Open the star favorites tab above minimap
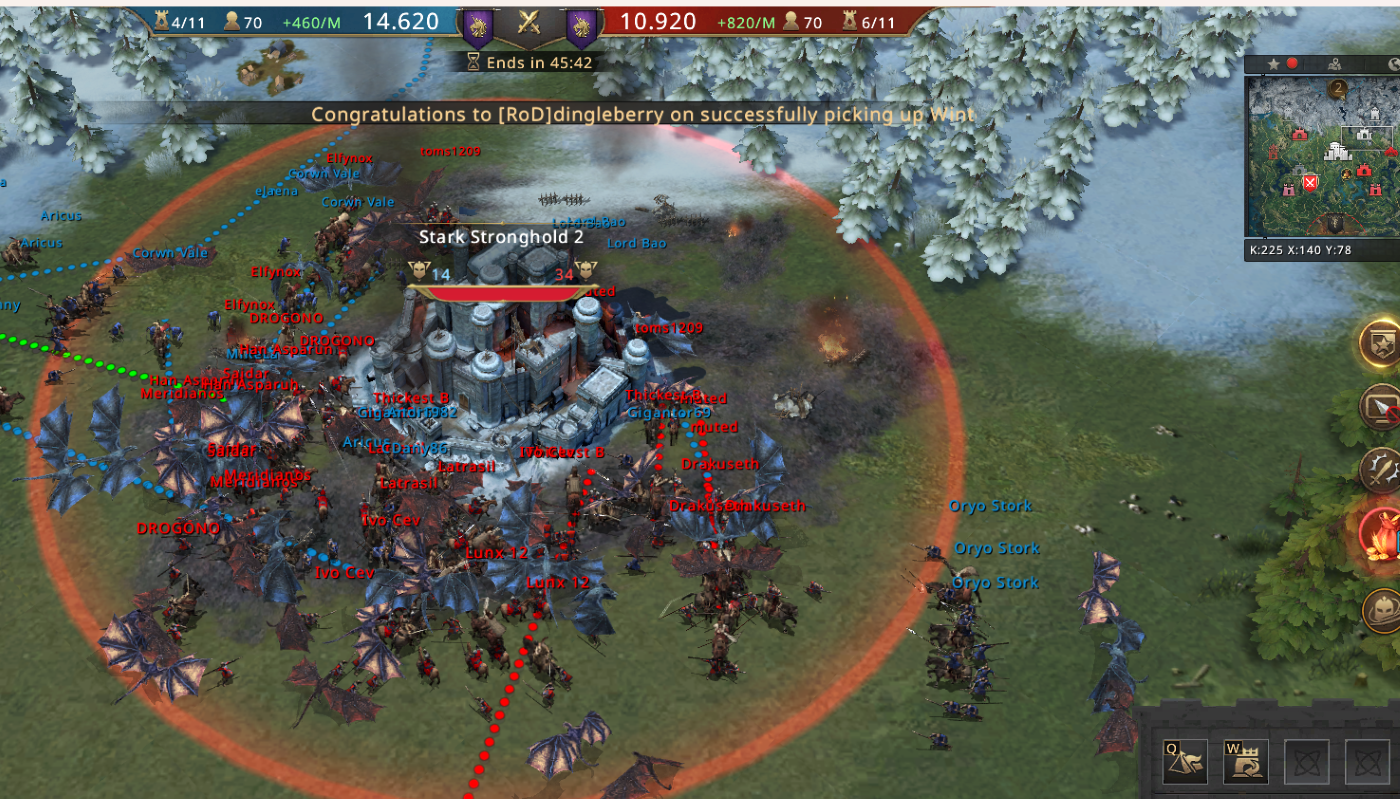 tap(1274, 63)
